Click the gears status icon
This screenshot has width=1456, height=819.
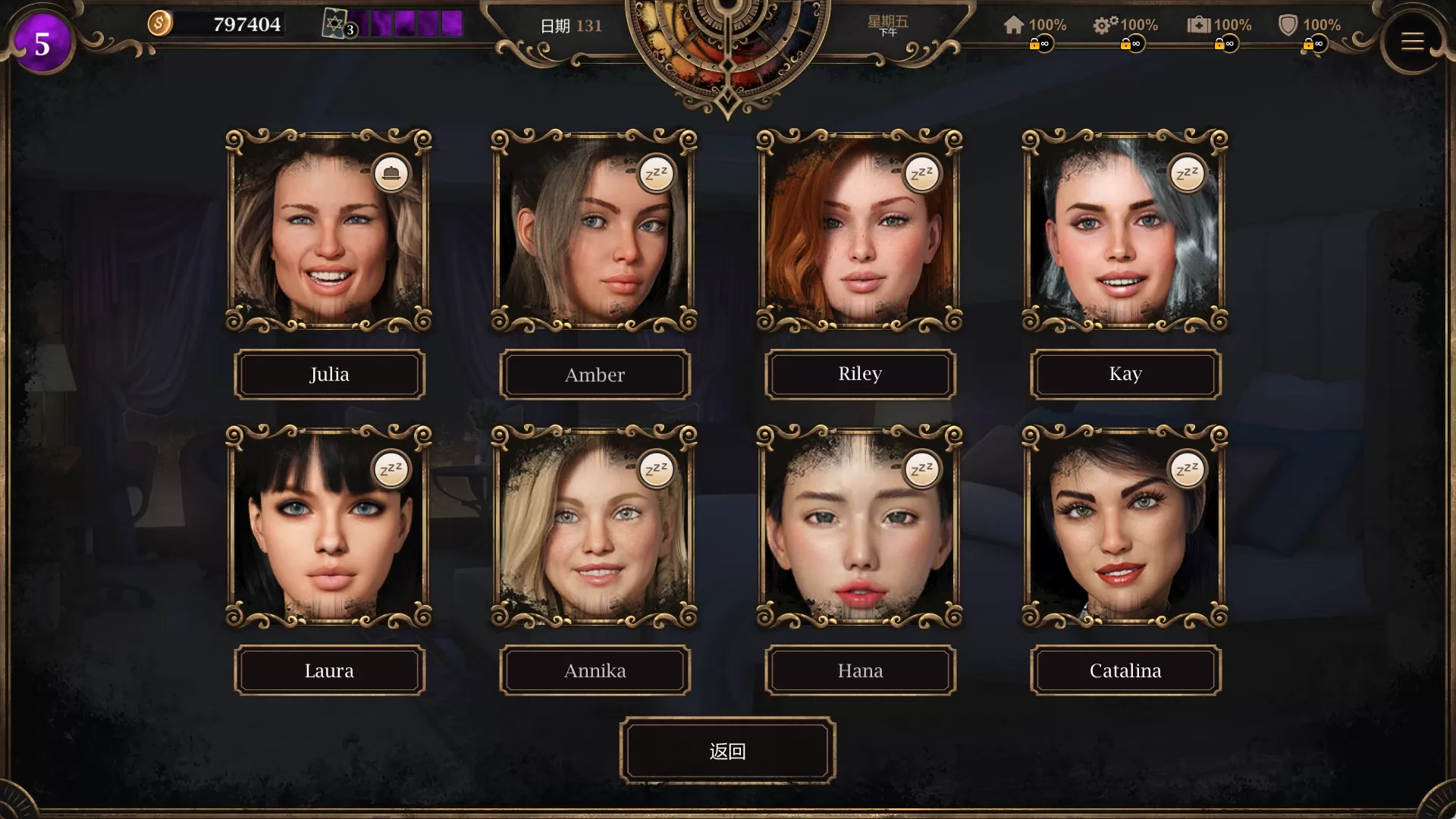click(x=1105, y=25)
